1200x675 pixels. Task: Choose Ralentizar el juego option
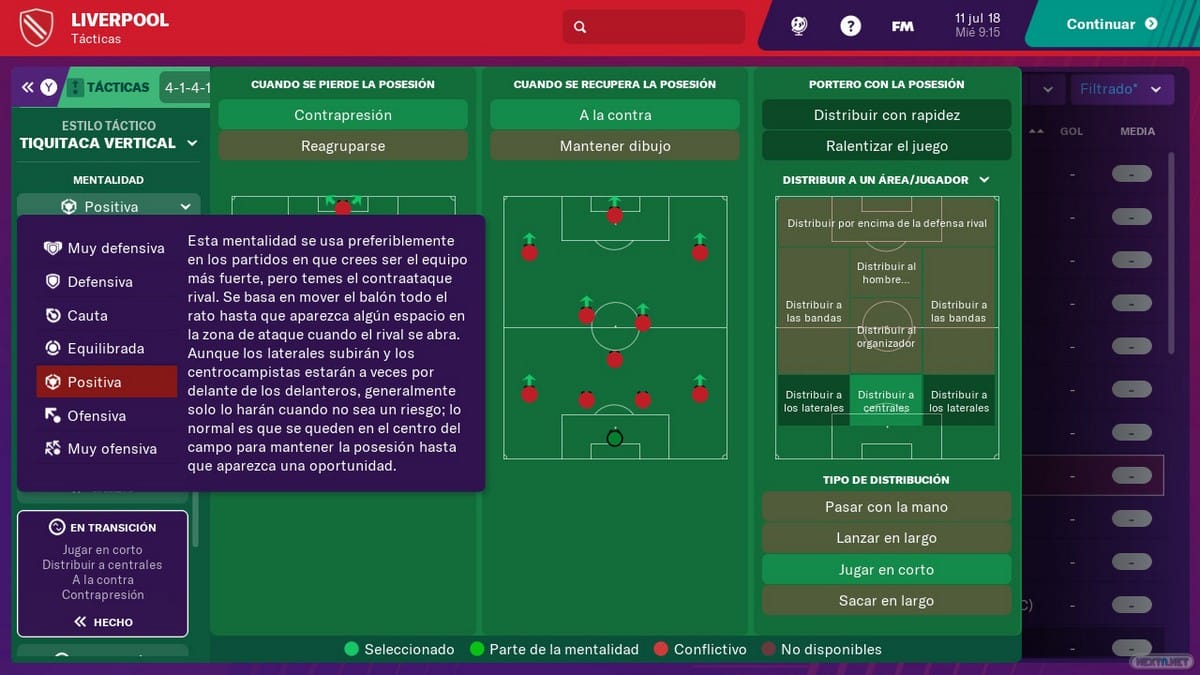click(886, 146)
